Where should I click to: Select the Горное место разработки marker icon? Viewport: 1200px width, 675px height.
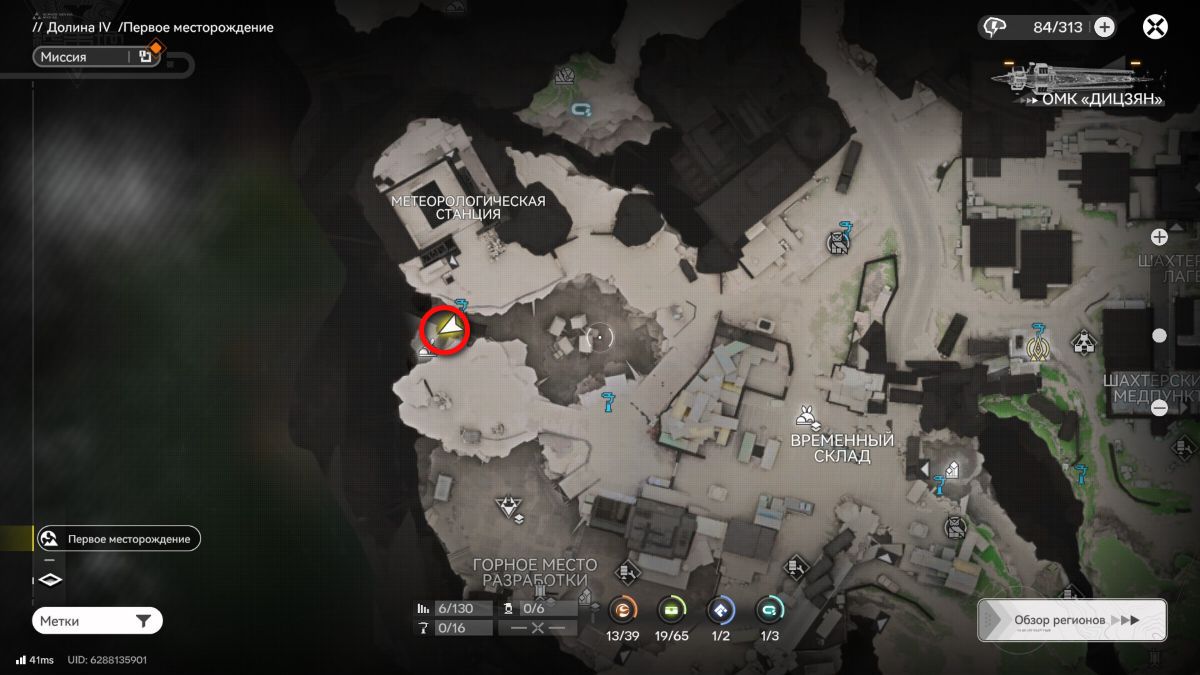[513, 508]
